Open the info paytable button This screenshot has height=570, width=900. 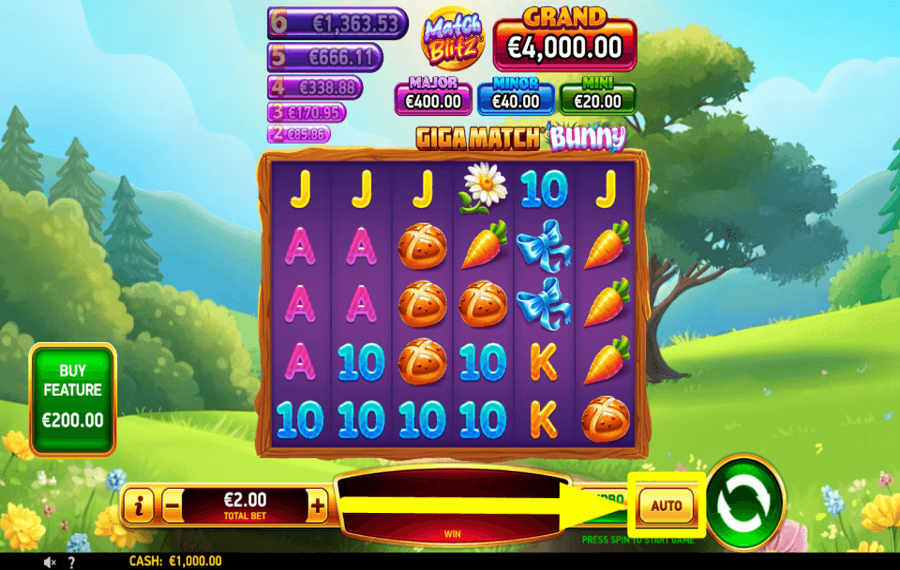[x=138, y=507]
